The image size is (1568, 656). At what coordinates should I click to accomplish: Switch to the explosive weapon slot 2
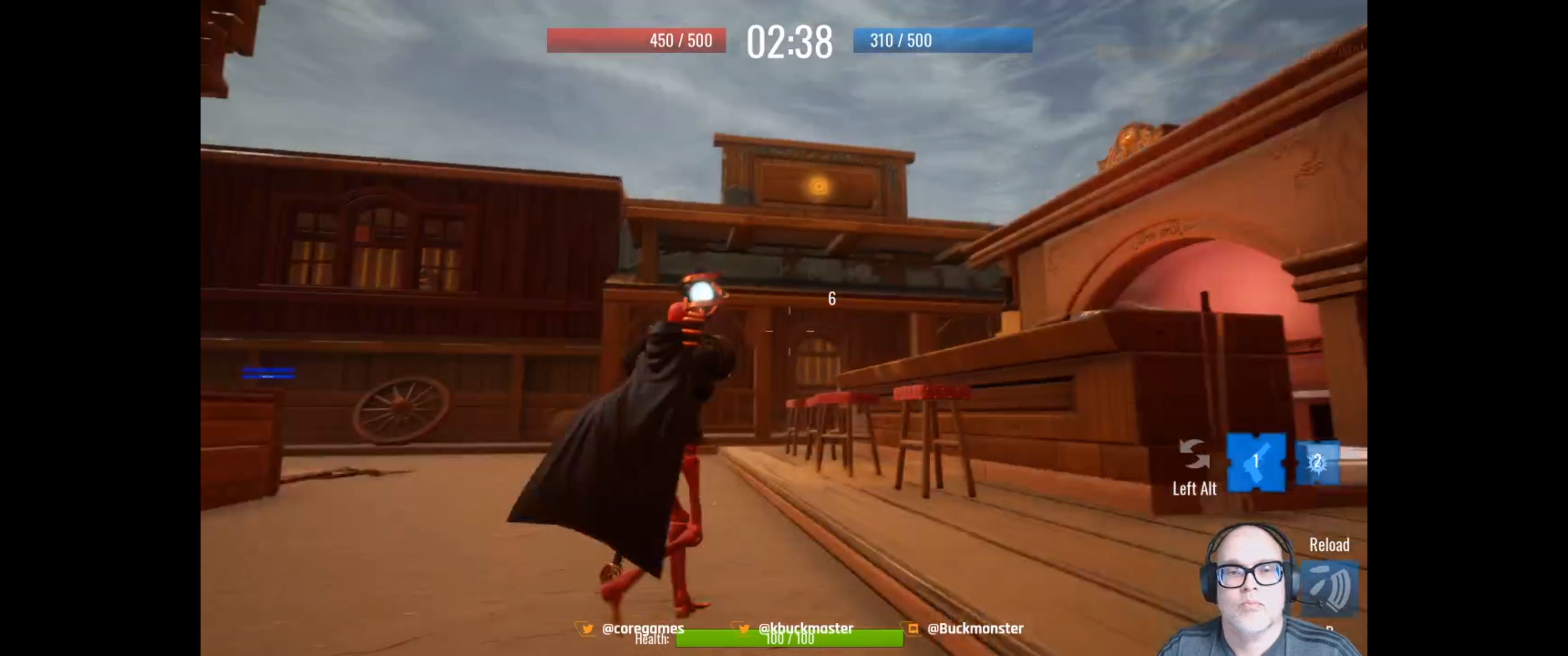1317,462
